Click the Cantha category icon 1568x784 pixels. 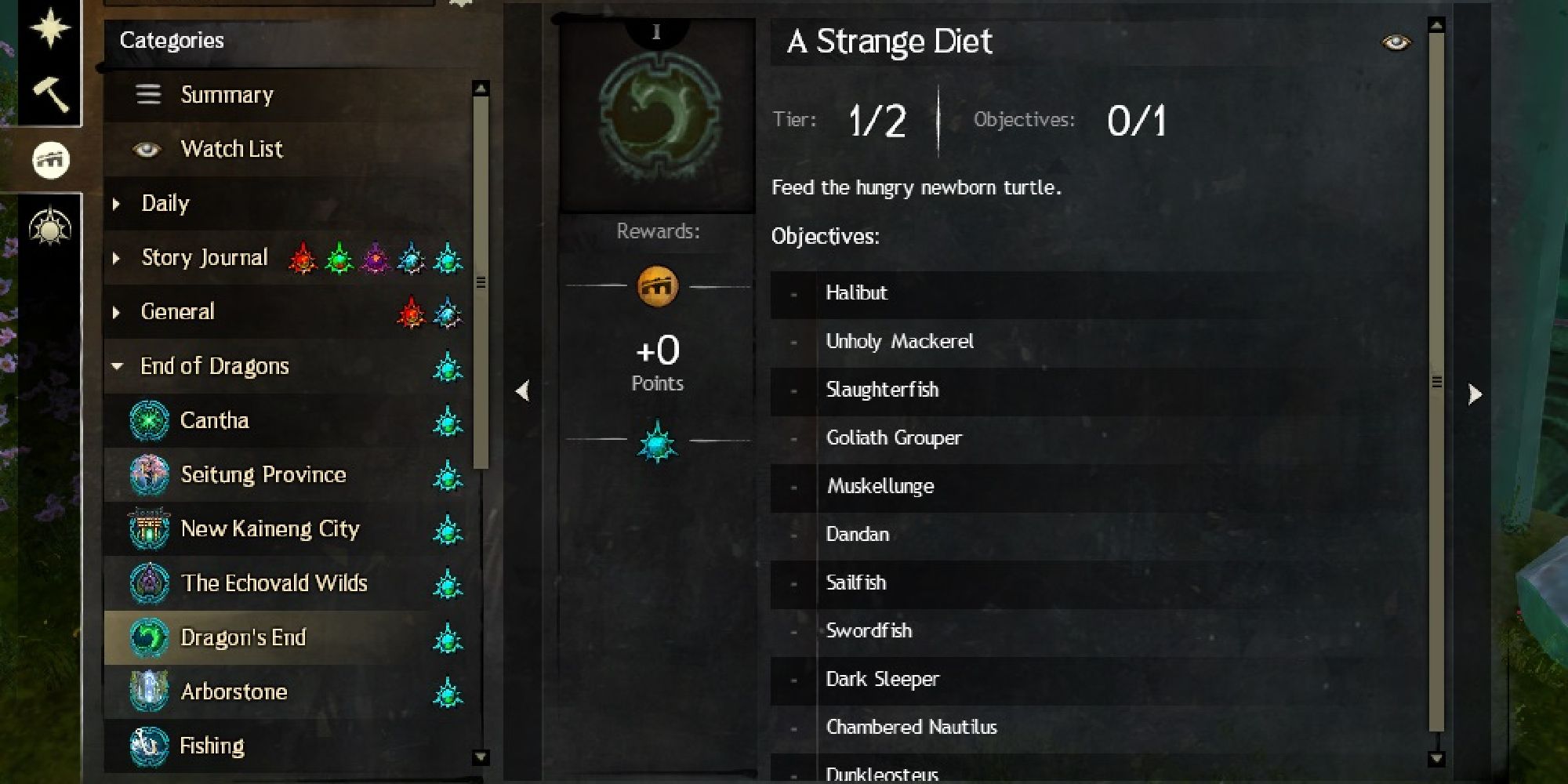pyautogui.click(x=149, y=420)
